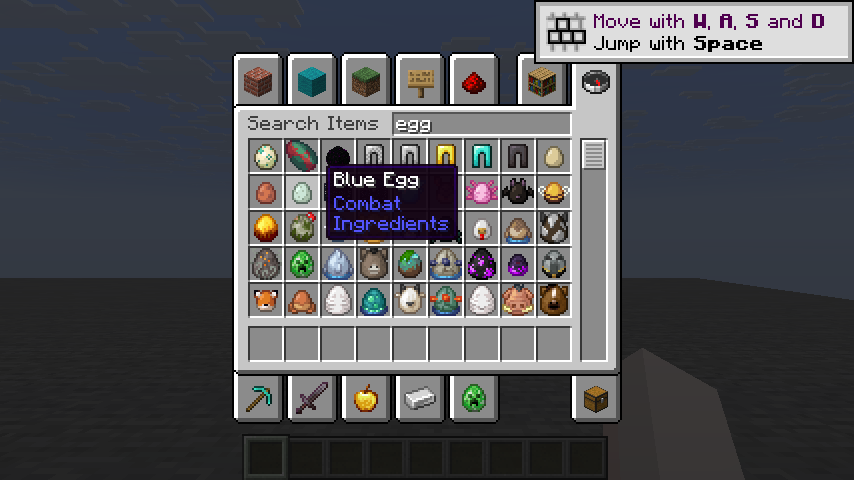Image resolution: width=854 pixels, height=480 pixels.
Task: Open the diamond pickaxe Tools tab
Action: tap(259, 400)
